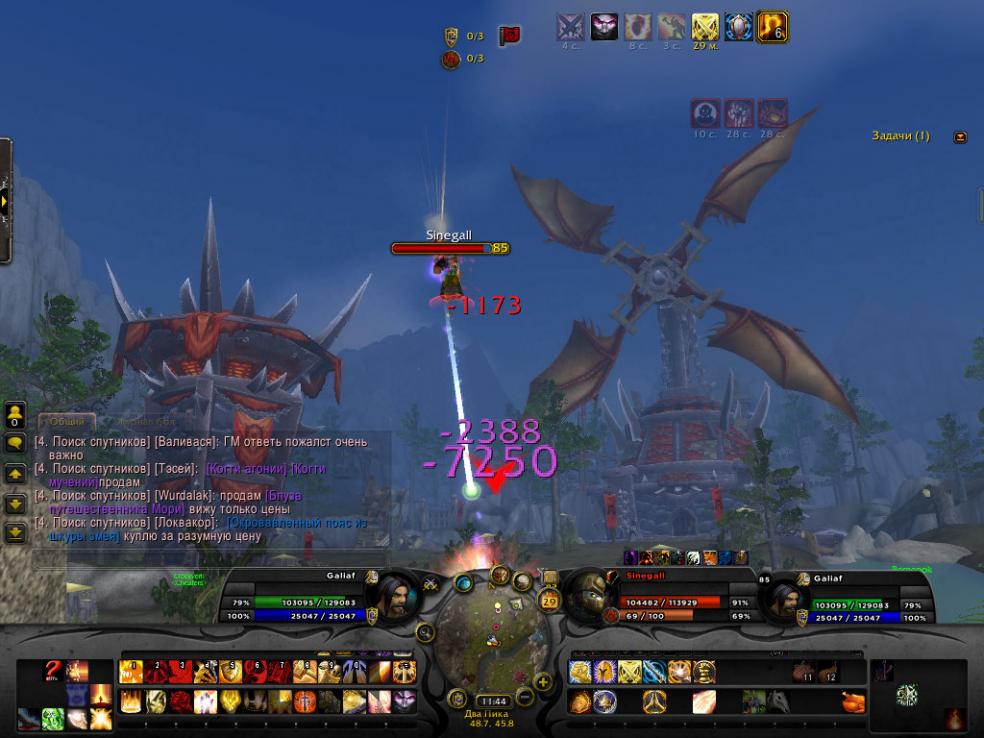Viewport: 984px width, 738px height.
Task: Open the red question mark help icon
Action: pos(54,671)
